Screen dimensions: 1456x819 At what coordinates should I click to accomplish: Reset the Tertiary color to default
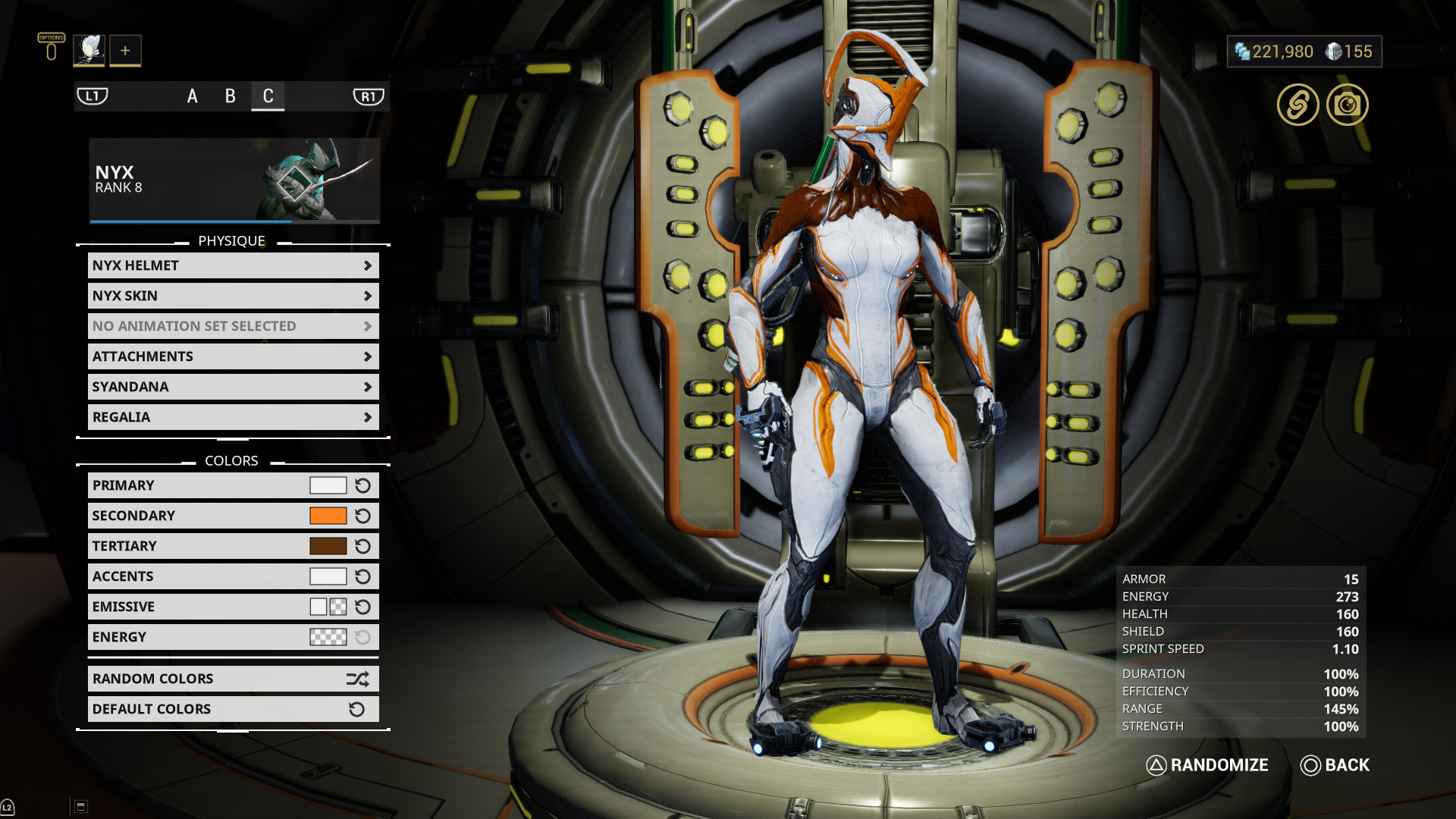point(363,546)
